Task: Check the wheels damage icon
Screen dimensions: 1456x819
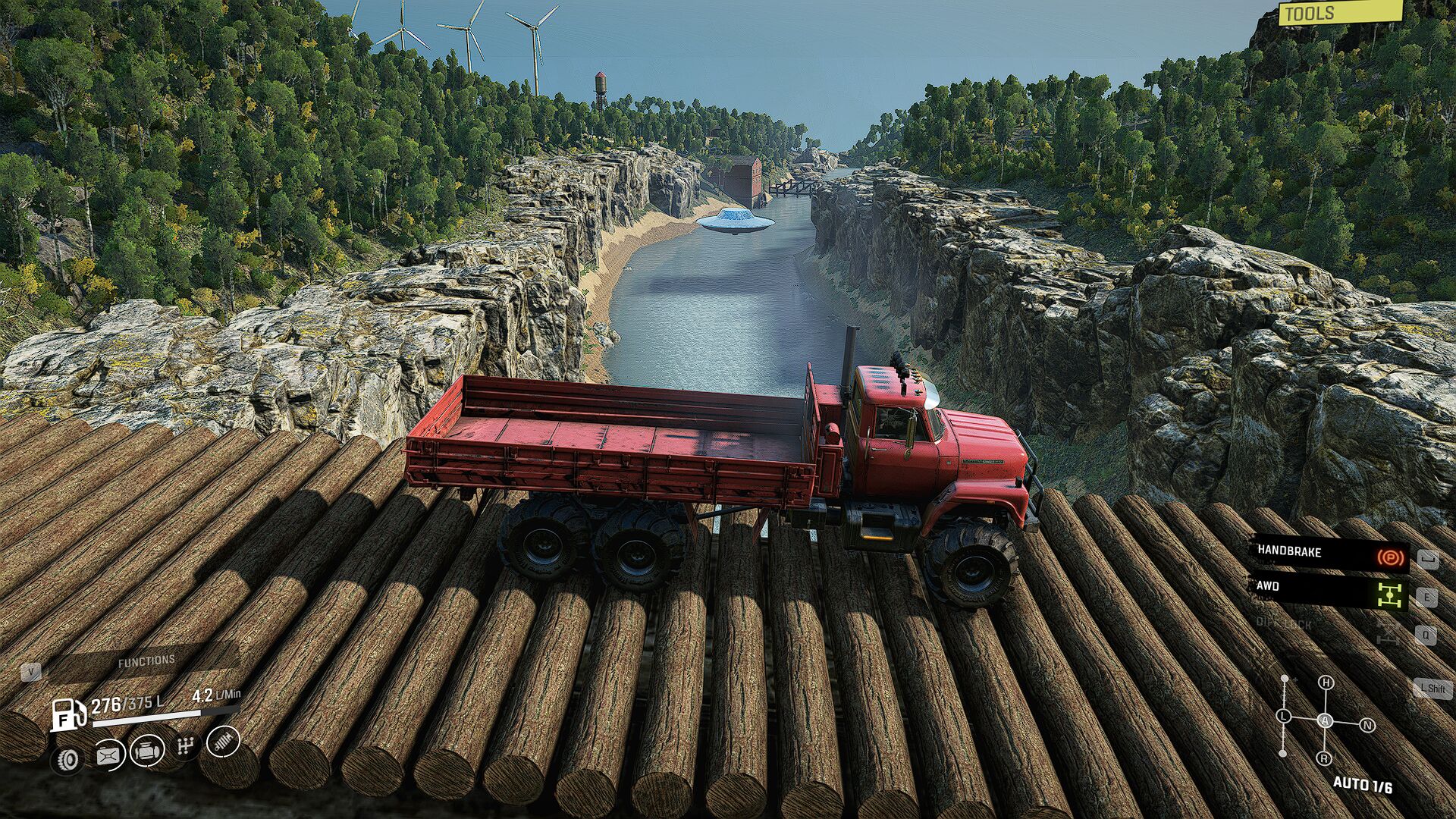Action: pos(67,760)
